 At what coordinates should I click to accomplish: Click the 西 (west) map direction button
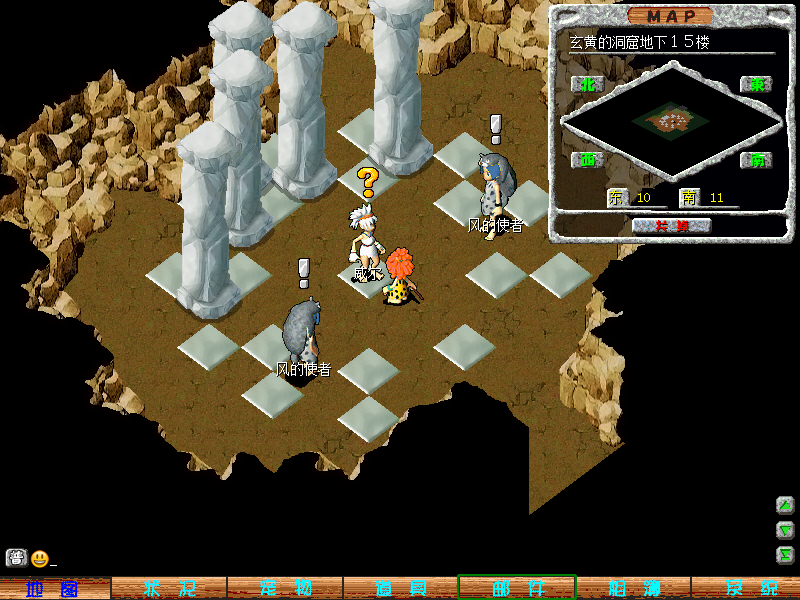click(587, 159)
